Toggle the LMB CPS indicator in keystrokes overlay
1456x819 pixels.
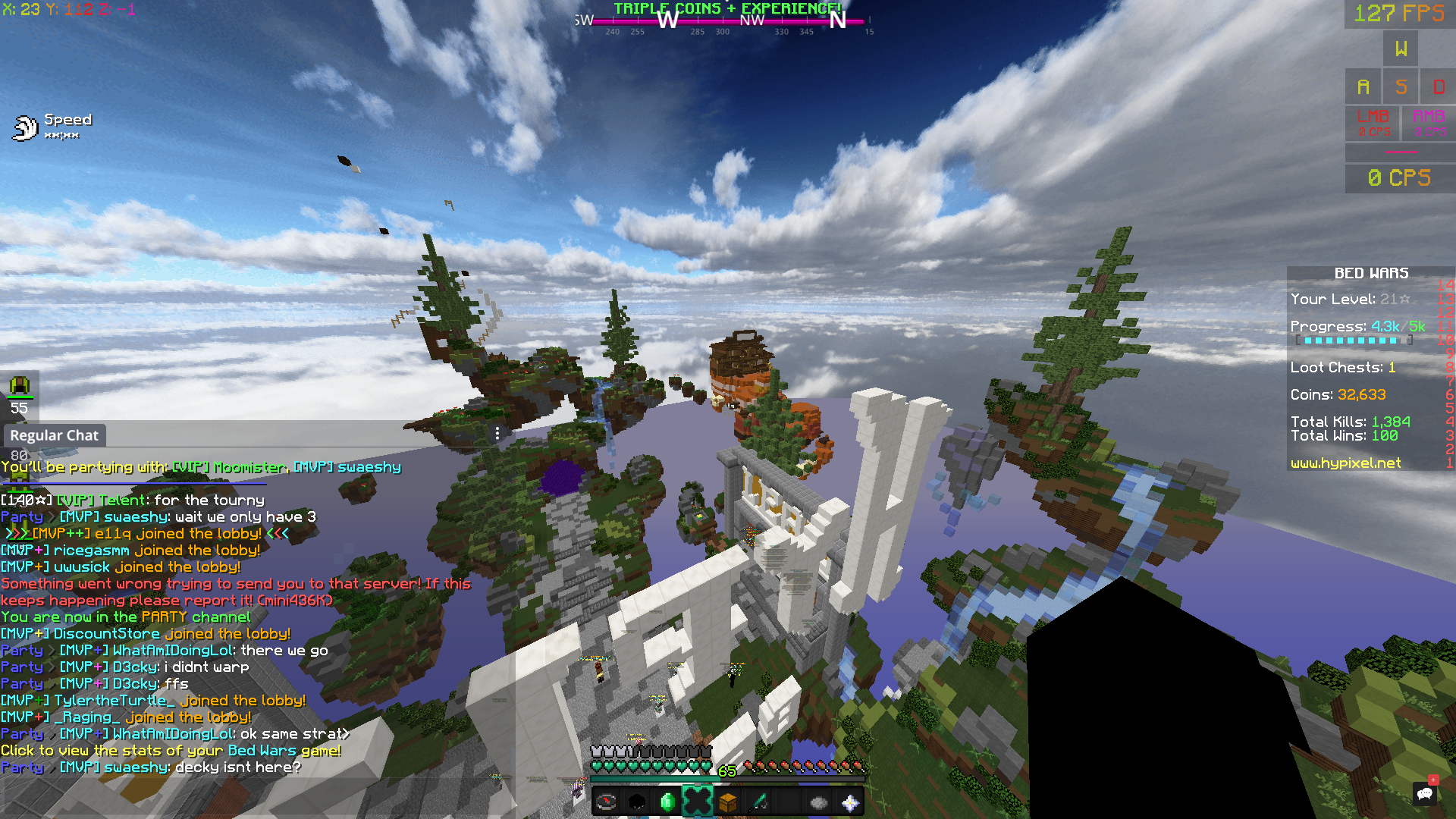coord(1373,123)
